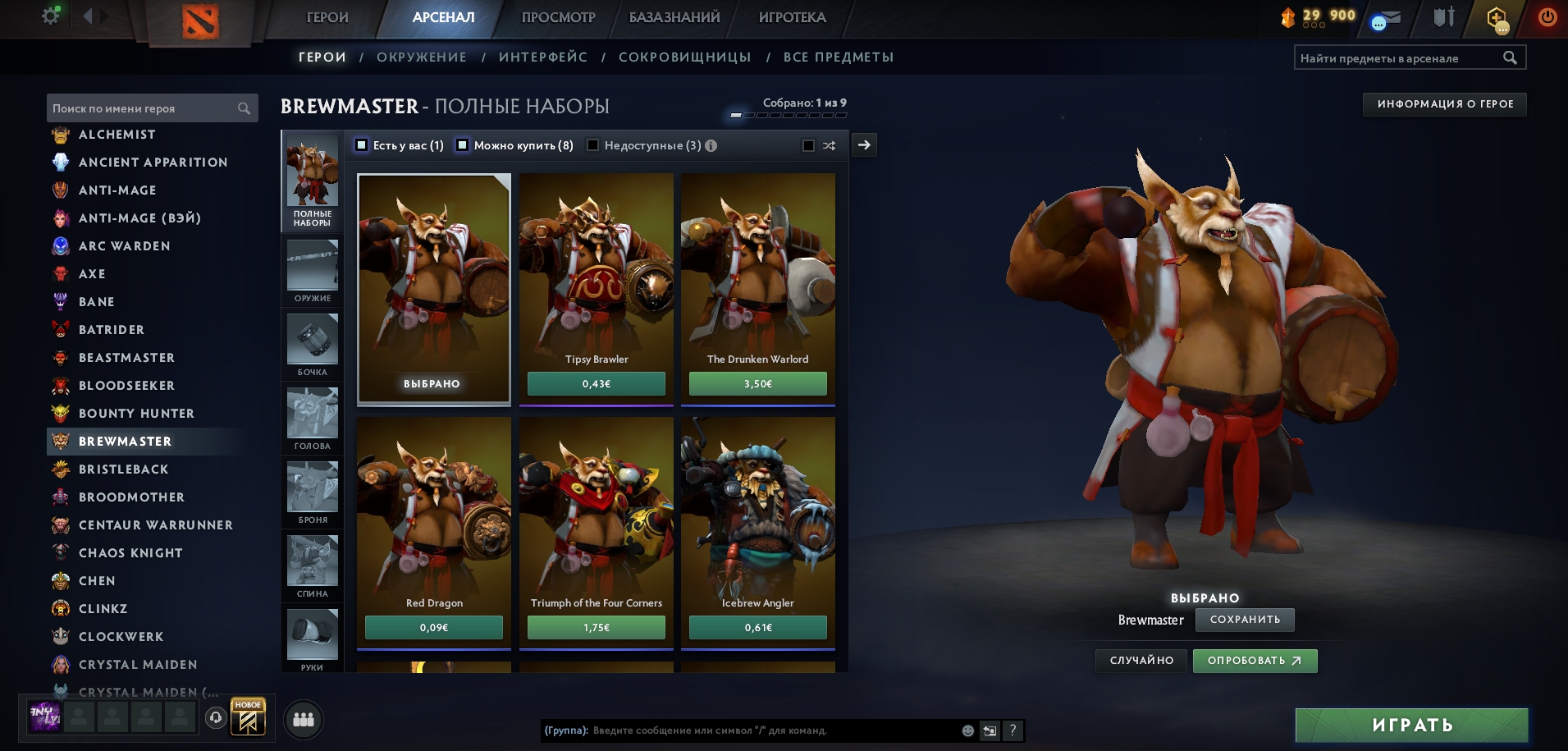Select Axe in the hero list
Viewport: 1568px width, 751px height.
[x=92, y=274]
